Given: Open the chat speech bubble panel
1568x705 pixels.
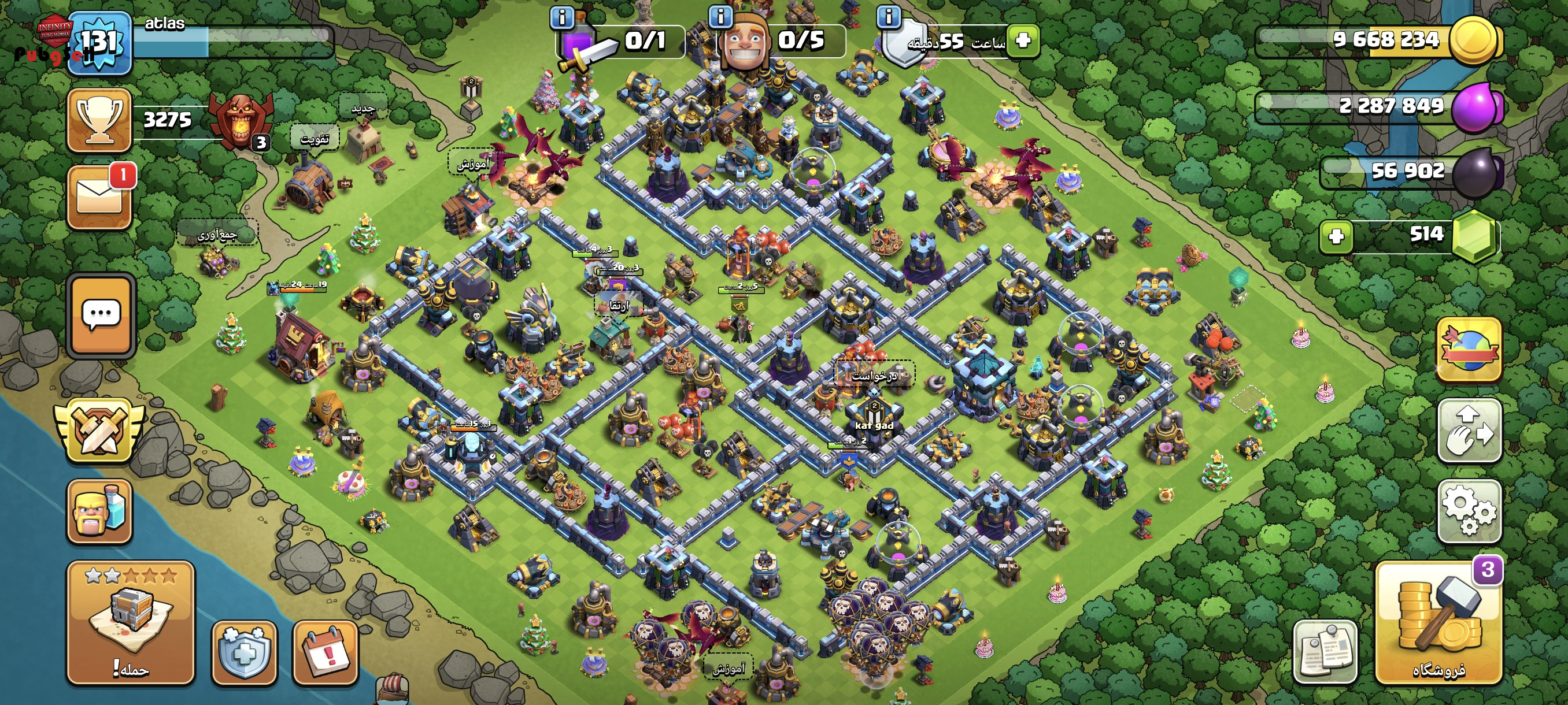Looking at the screenshot, I should pyautogui.click(x=101, y=315).
